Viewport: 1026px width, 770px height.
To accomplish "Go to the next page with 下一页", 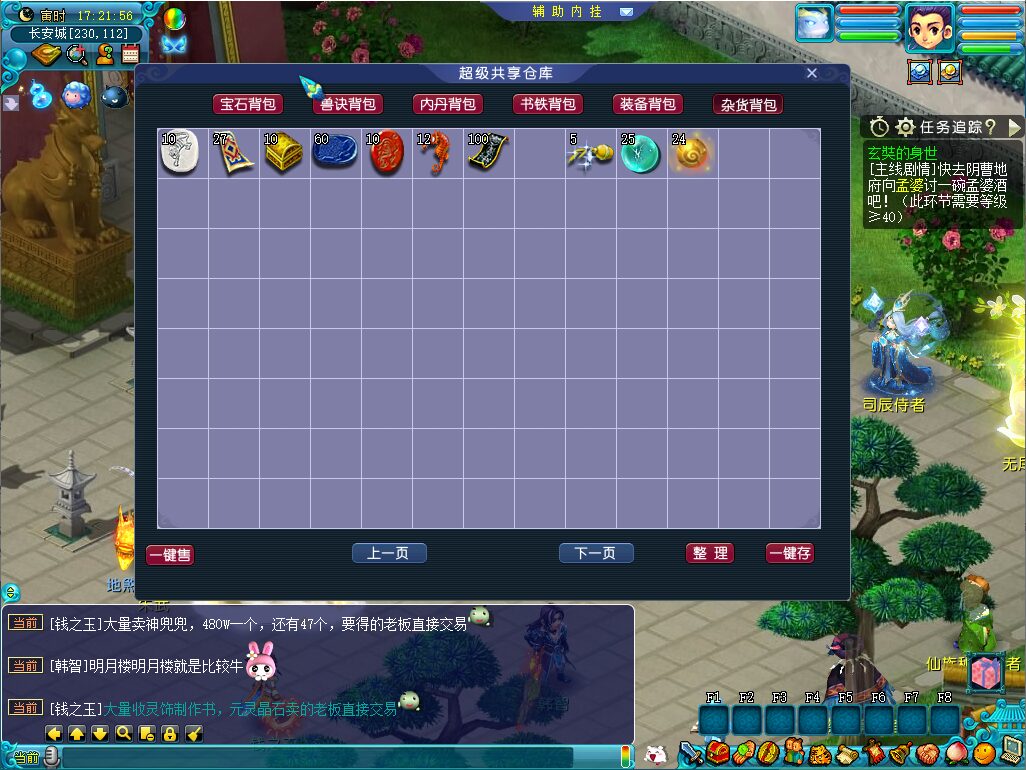I will (x=596, y=553).
